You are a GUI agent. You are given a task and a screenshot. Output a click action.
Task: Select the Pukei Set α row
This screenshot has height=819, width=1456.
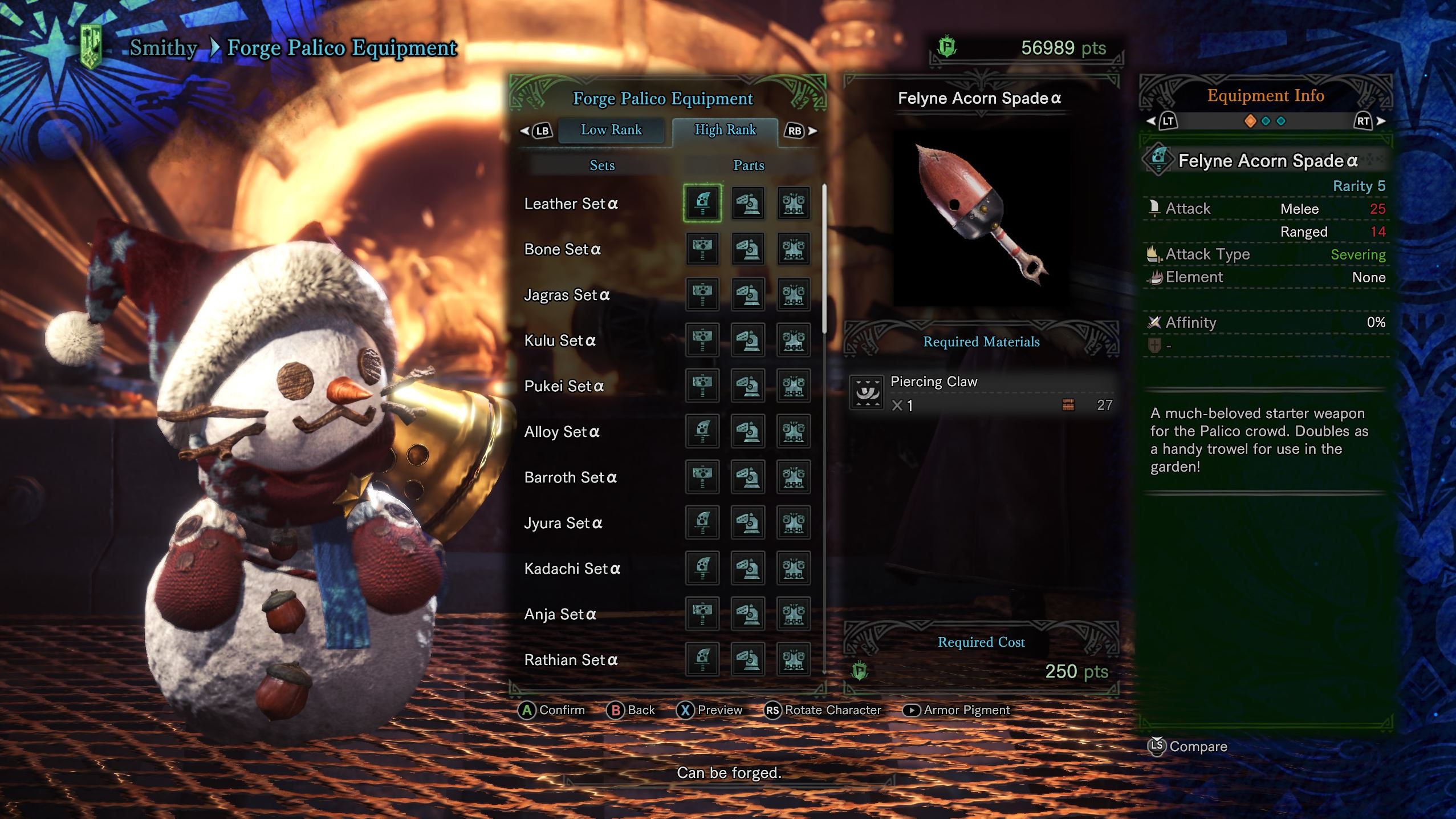[564, 386]
